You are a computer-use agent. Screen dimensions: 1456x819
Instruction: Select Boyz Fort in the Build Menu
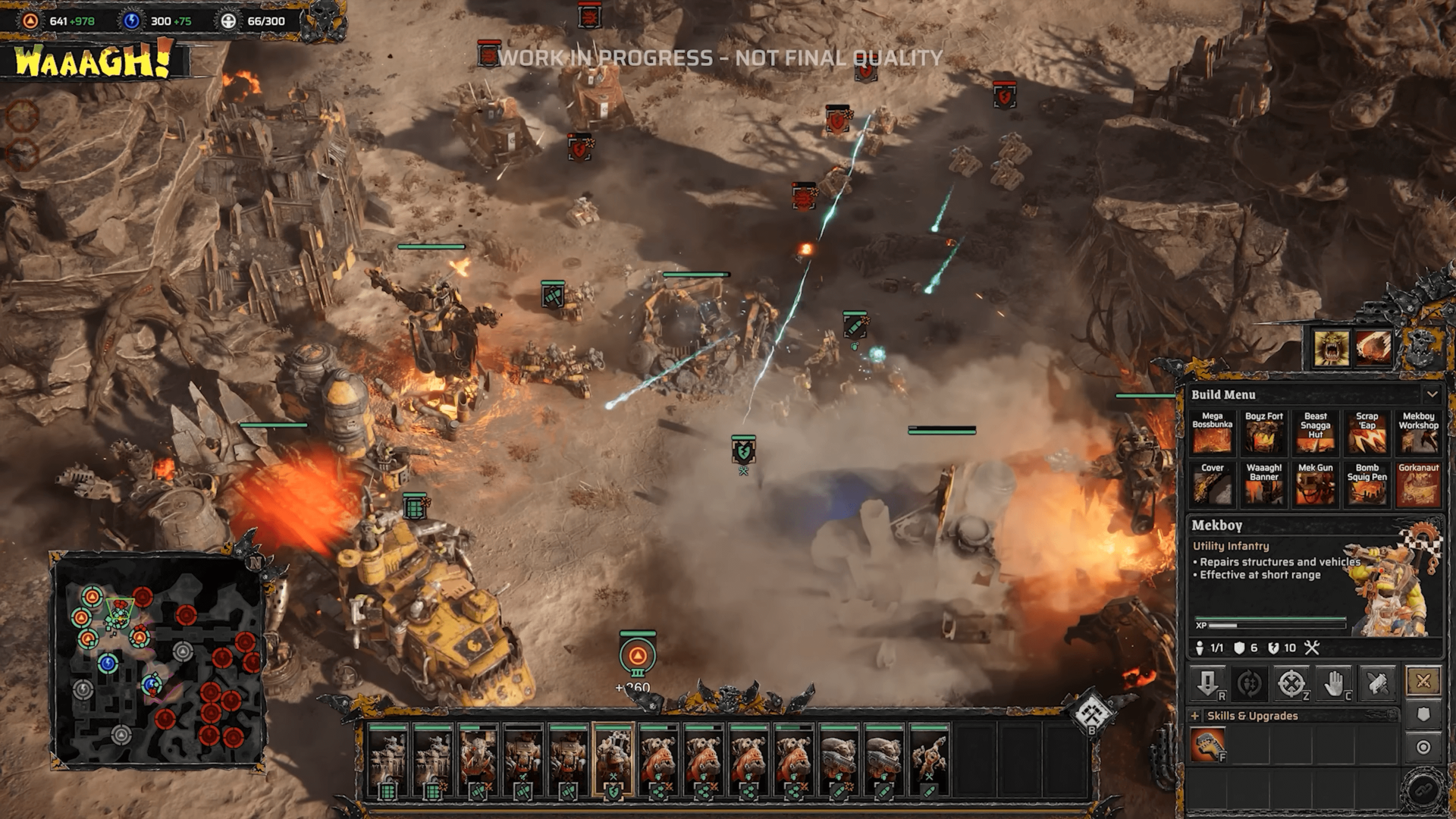pos(1263,434)
